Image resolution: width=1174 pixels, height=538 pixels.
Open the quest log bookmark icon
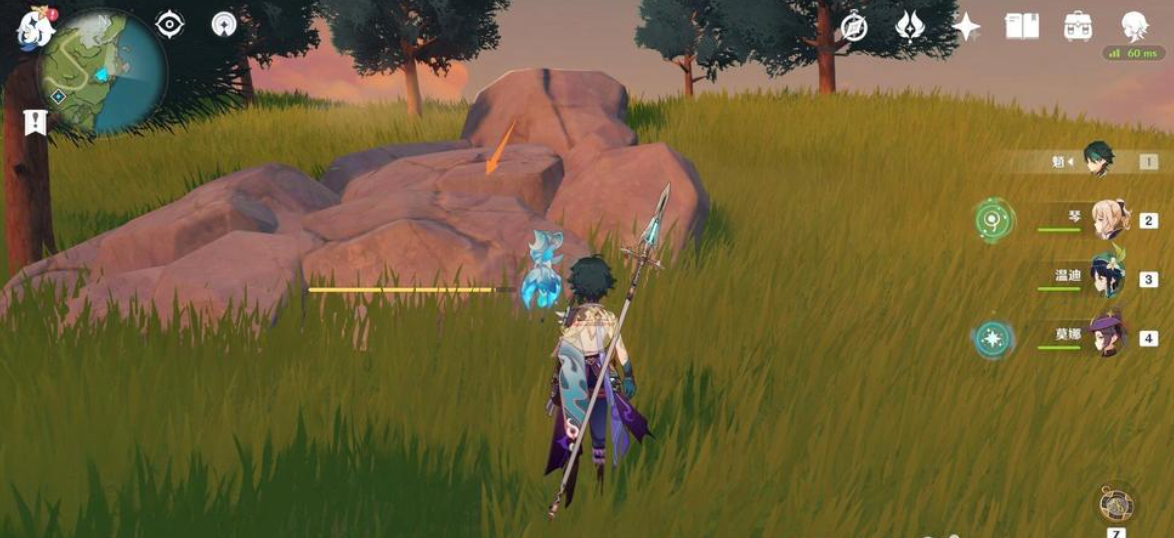(x=36, y=122)
